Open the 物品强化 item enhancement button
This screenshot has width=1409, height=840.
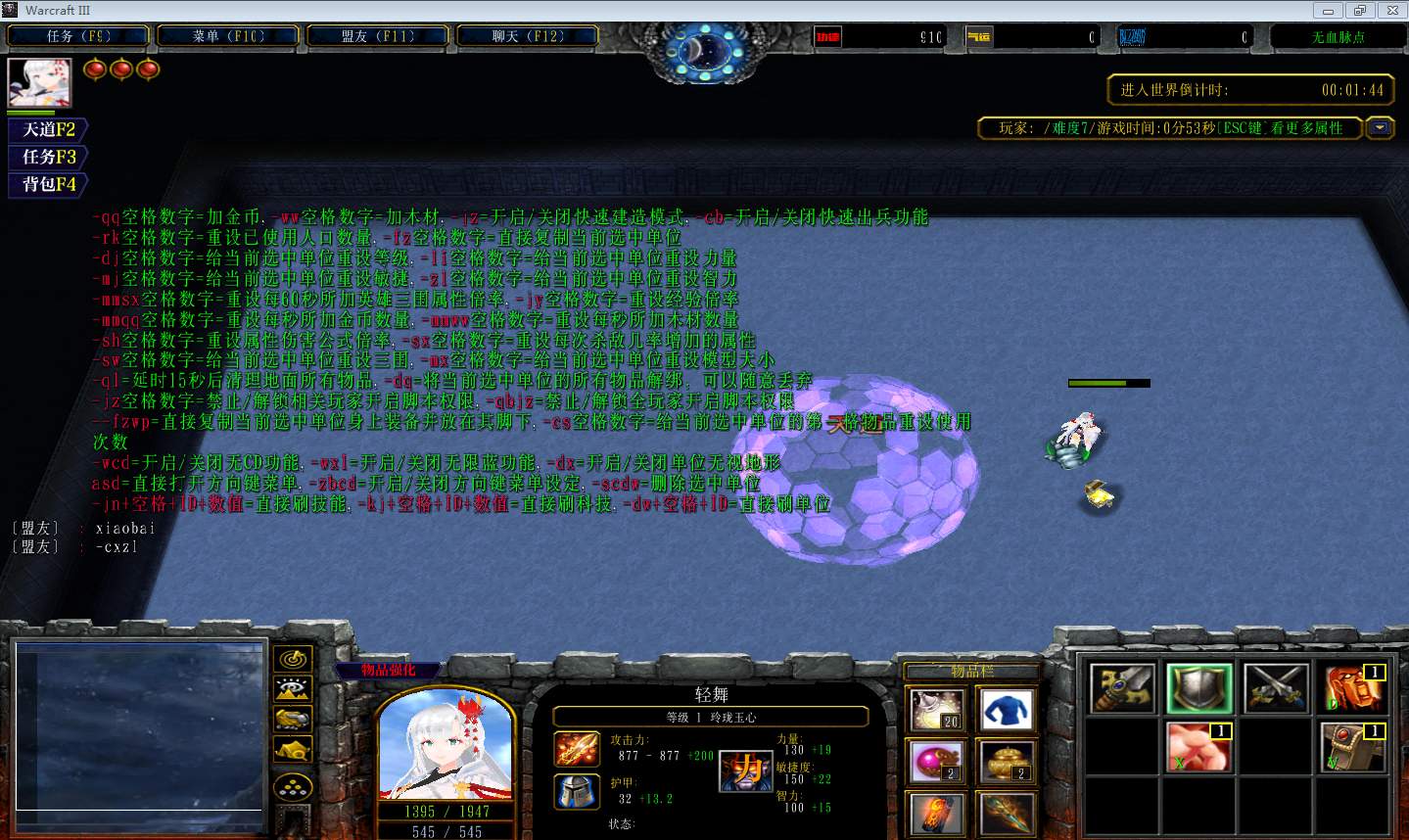388,671
